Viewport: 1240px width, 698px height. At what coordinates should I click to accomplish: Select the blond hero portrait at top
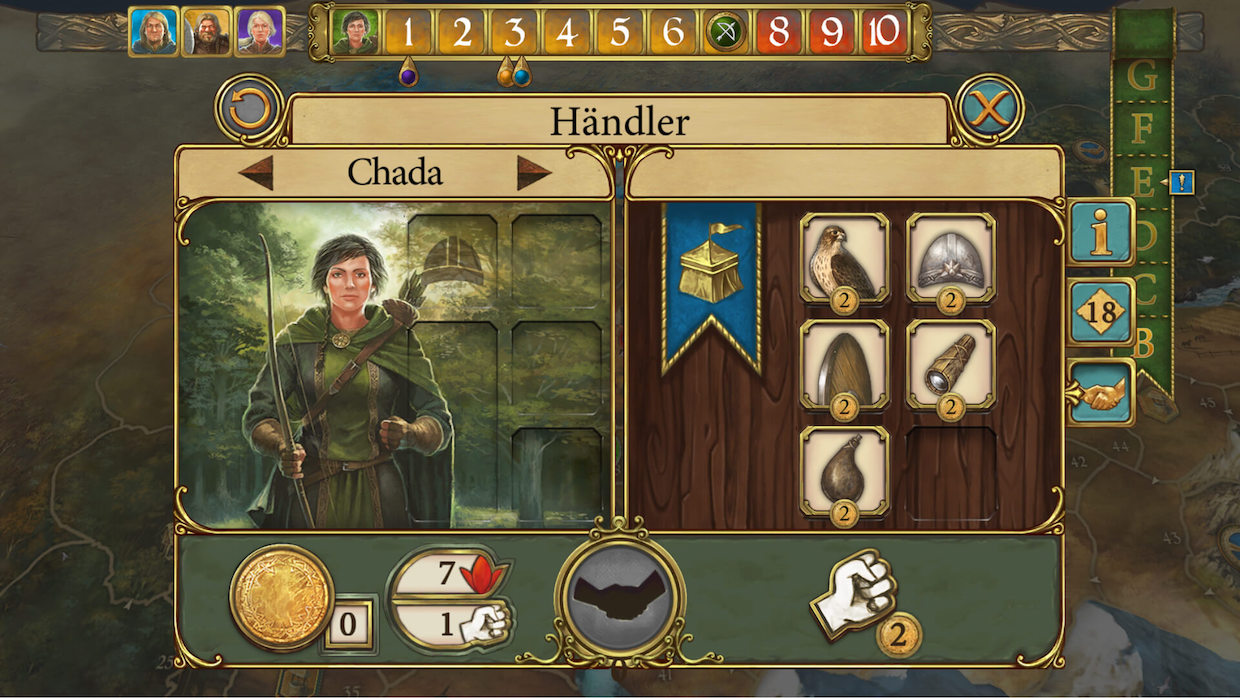[153, 32]
